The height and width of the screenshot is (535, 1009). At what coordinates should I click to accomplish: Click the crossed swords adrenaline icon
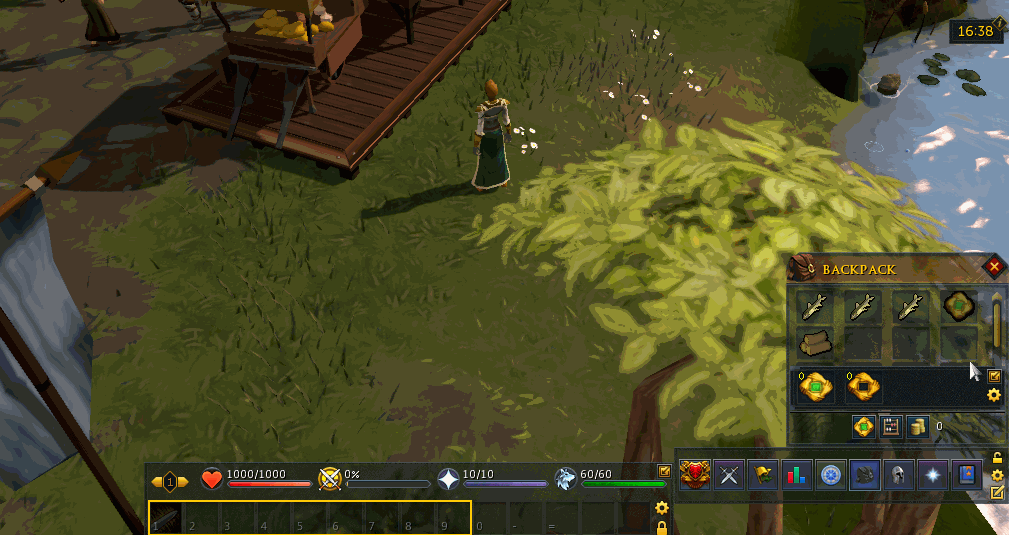tap(330, 480)
